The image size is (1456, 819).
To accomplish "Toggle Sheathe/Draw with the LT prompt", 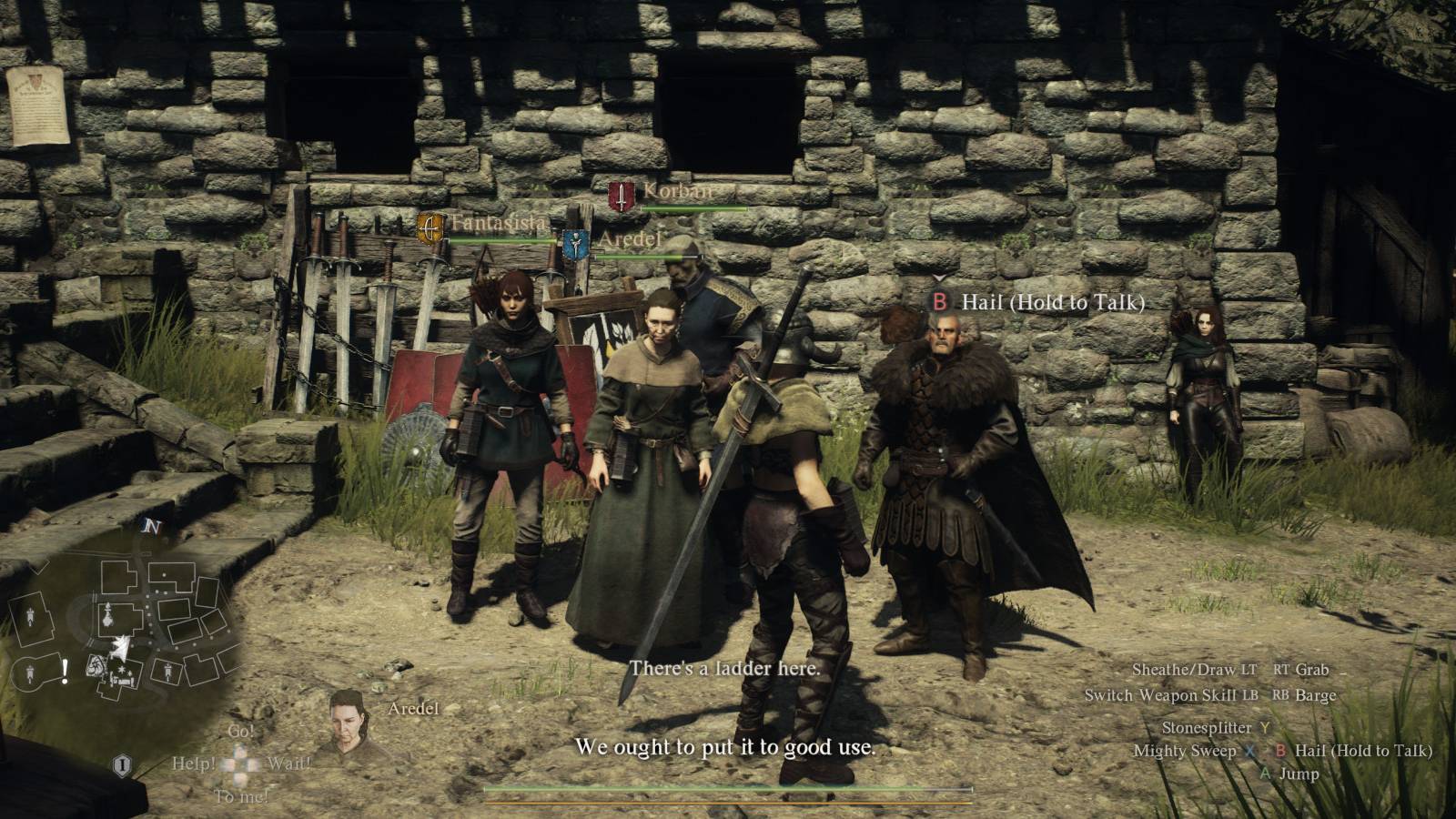I will pyautogui.click(x=1249, y=669).
